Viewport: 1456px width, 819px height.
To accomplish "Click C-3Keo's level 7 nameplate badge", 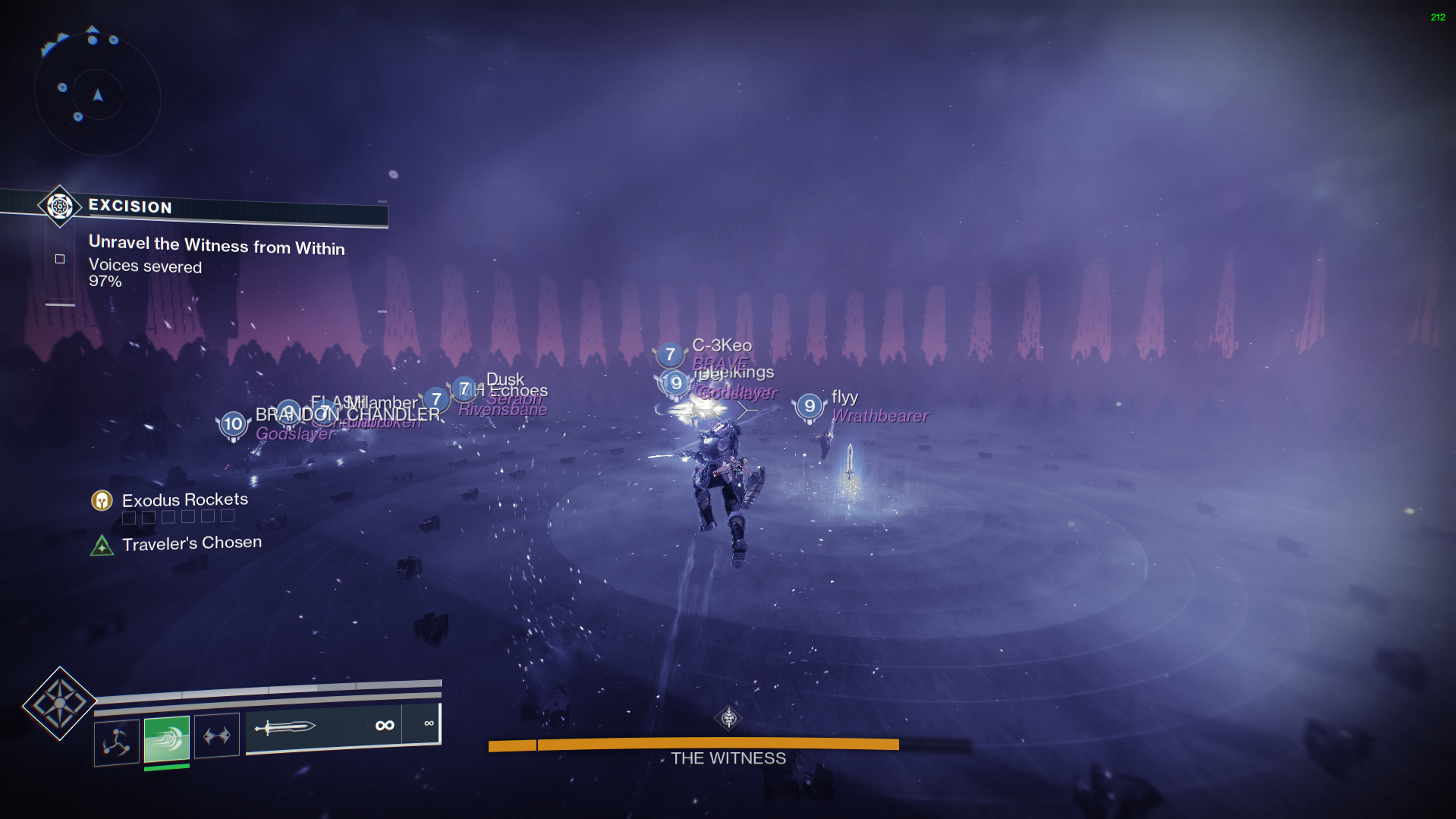I will [x=669, y=354].
